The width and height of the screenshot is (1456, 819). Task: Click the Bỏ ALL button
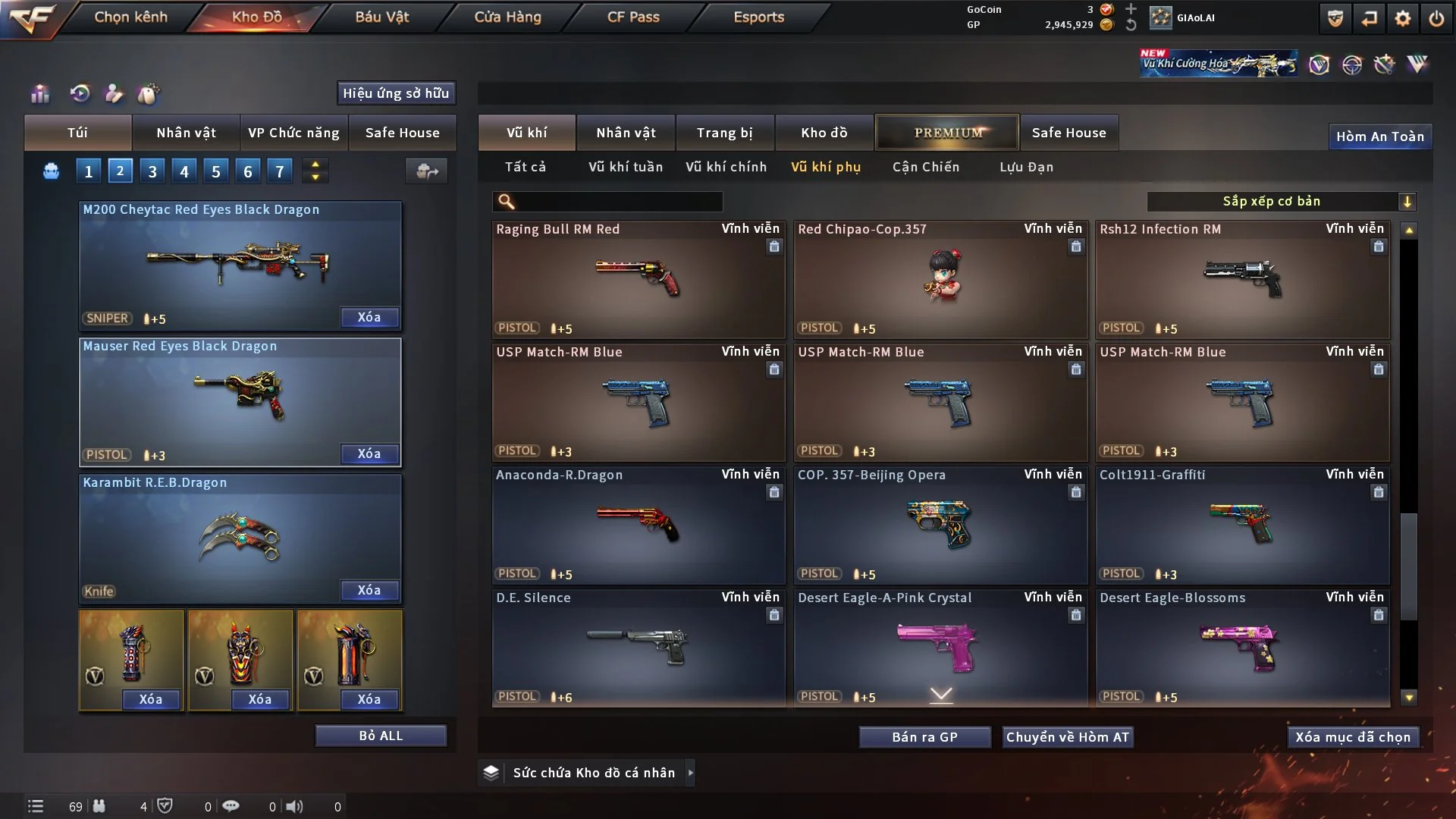click(381, 736)
